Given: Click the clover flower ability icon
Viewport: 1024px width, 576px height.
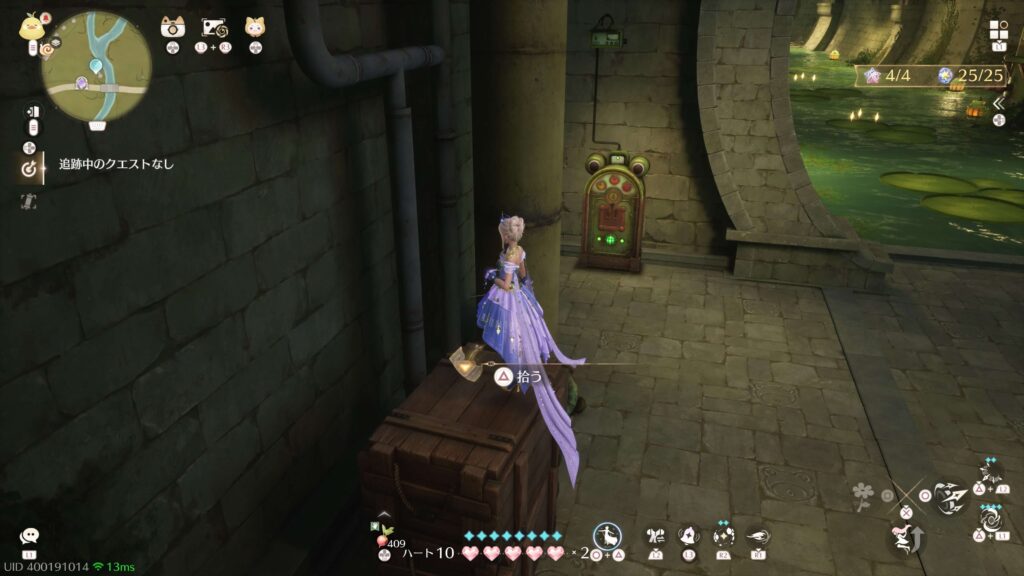Looking at the screenshot, I should tap(861, 494).
